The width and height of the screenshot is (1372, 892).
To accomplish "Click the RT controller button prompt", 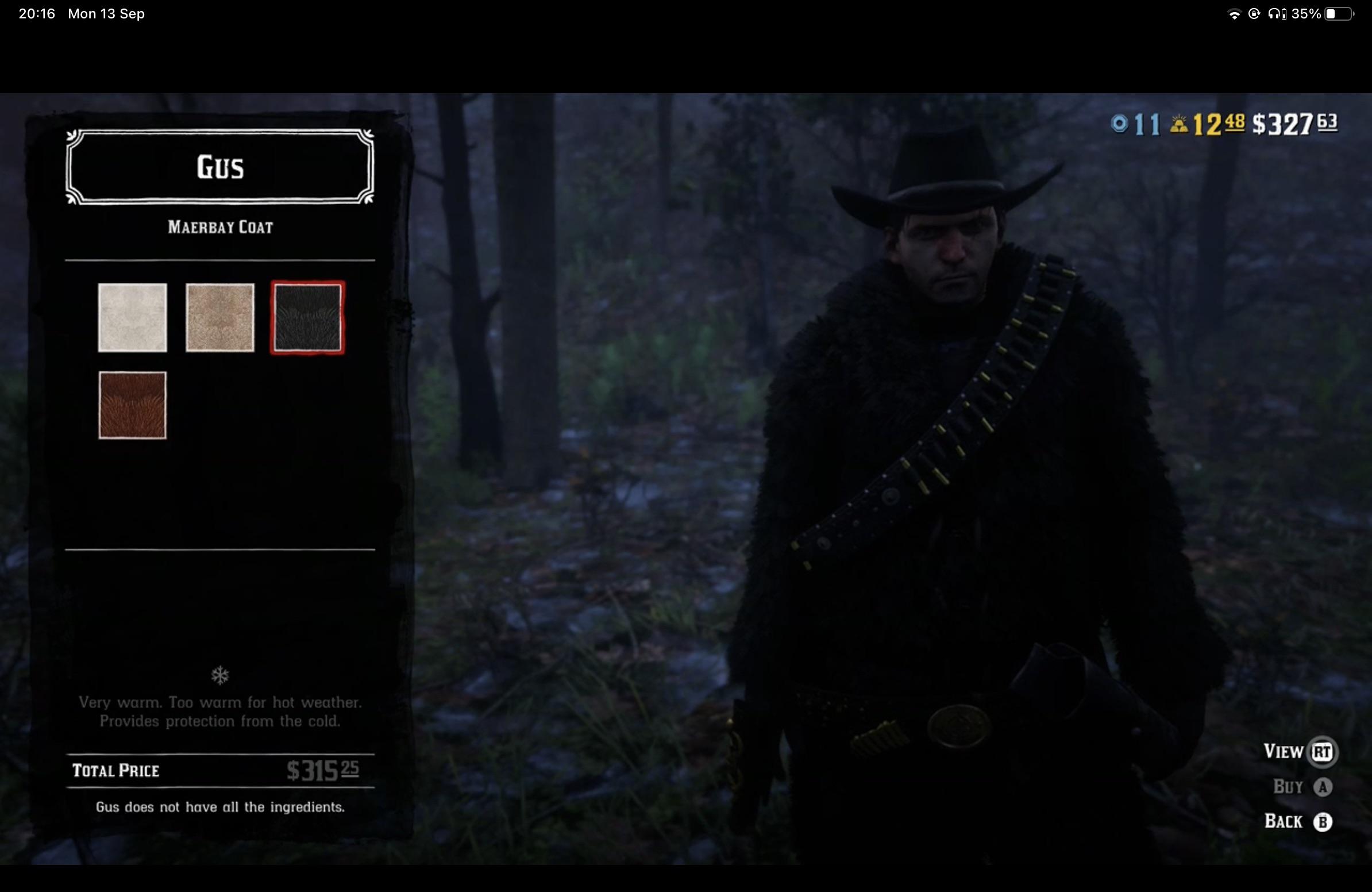I will click(x=1324, y=751).
